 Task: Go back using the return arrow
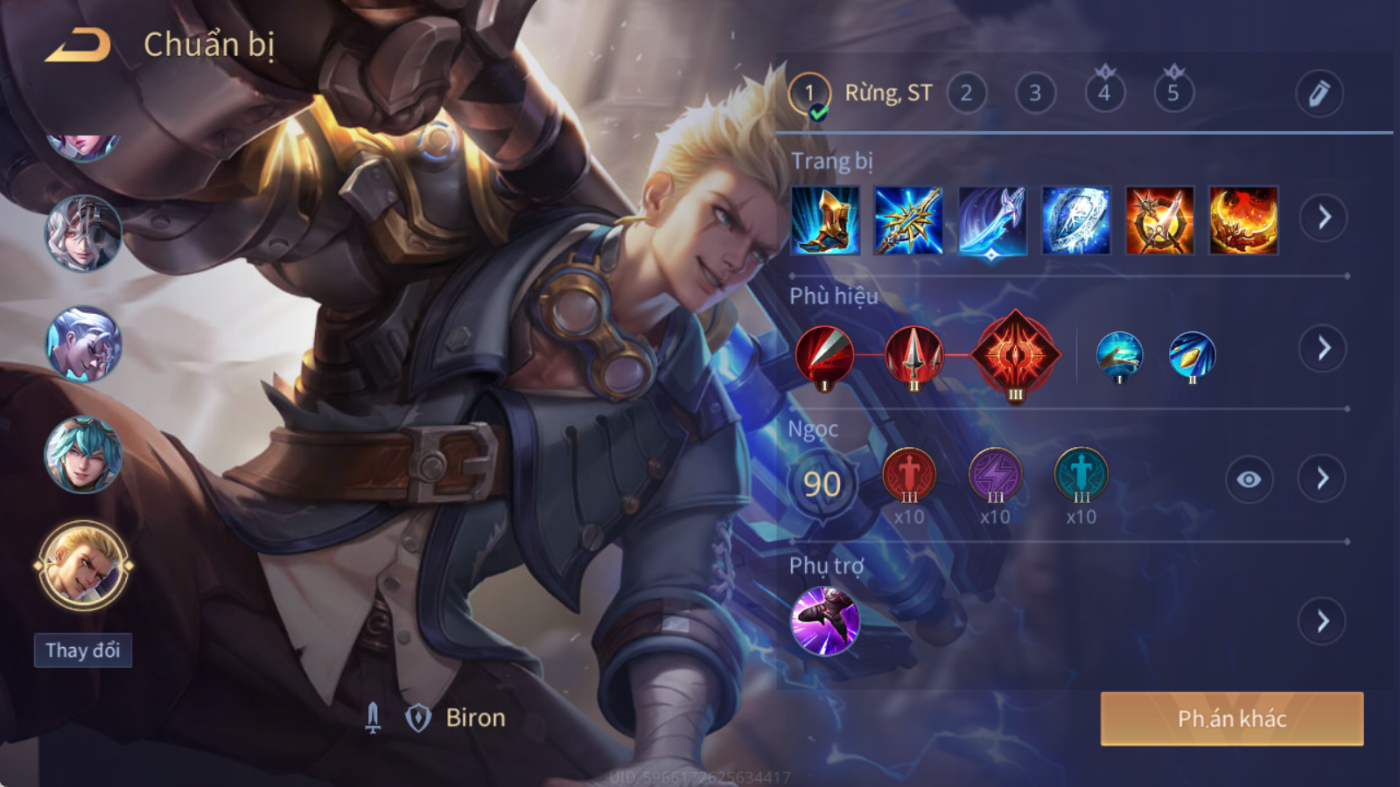77,45
